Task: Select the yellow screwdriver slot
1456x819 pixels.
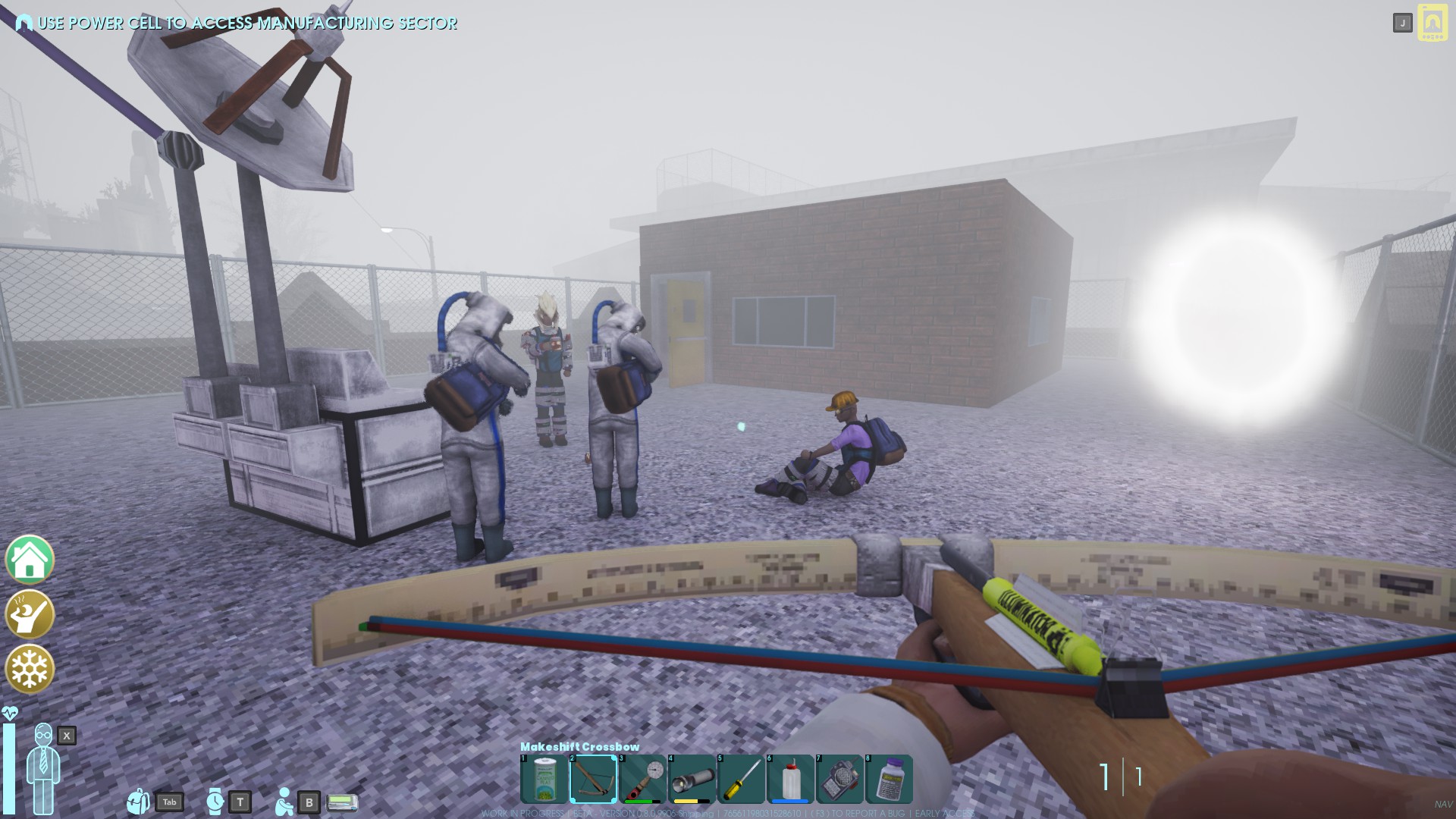Action: [741, 779]
